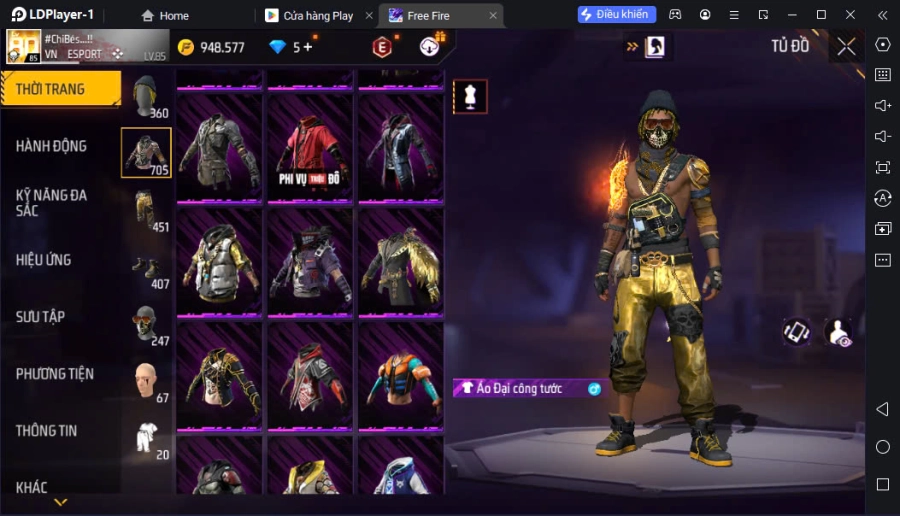The image size is (900, 516).
Task: Open the masks sub-category with 247 items
Action: point(146,324)
